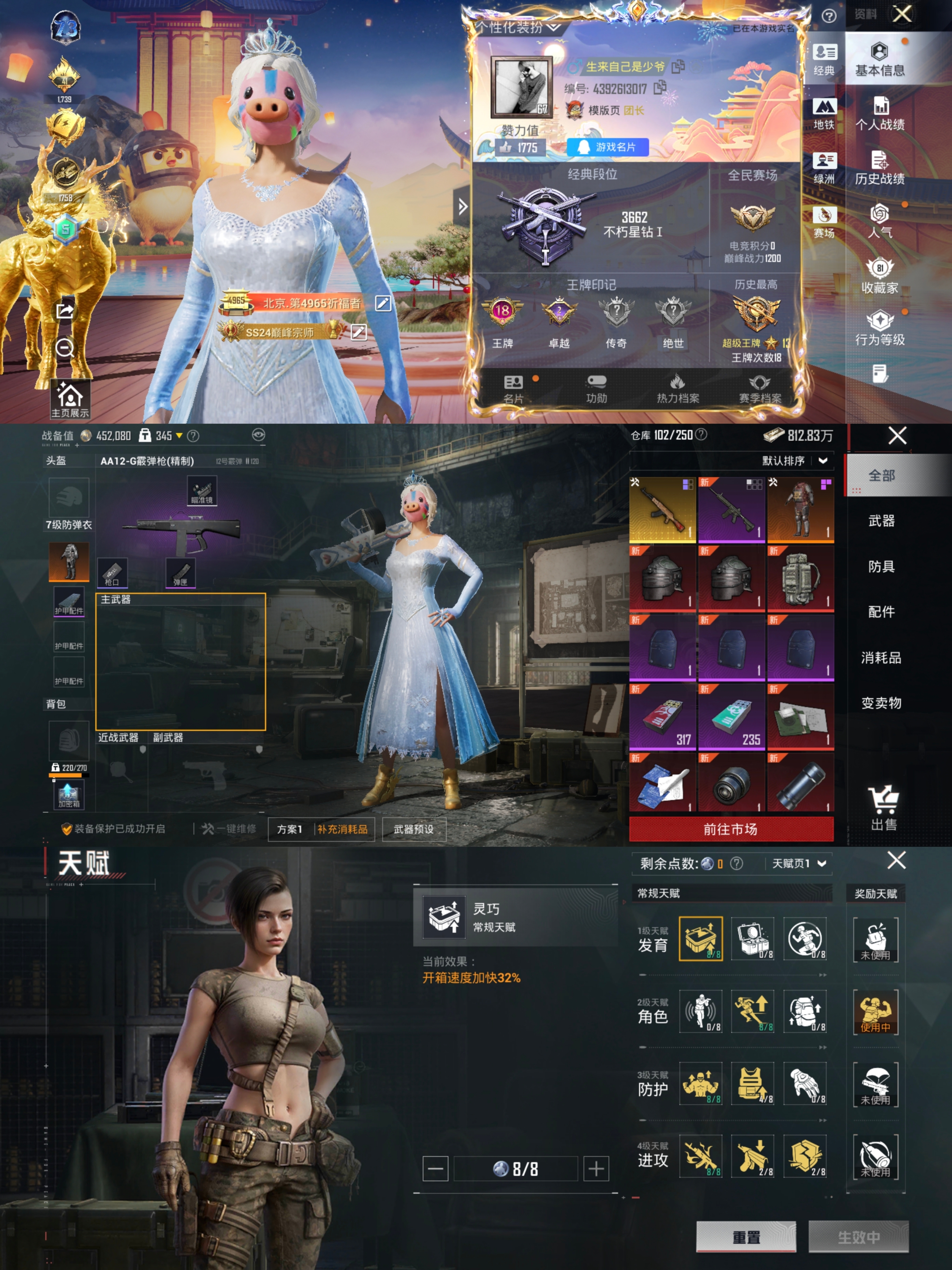
Task: Open the 游戏名片 game card
Action: click(608, 147)
